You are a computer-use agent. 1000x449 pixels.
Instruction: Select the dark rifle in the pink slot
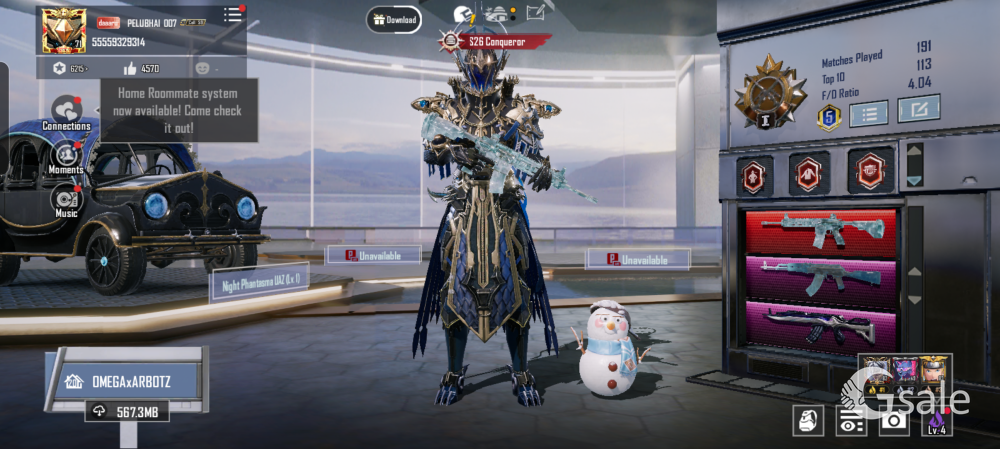[820, 324]
